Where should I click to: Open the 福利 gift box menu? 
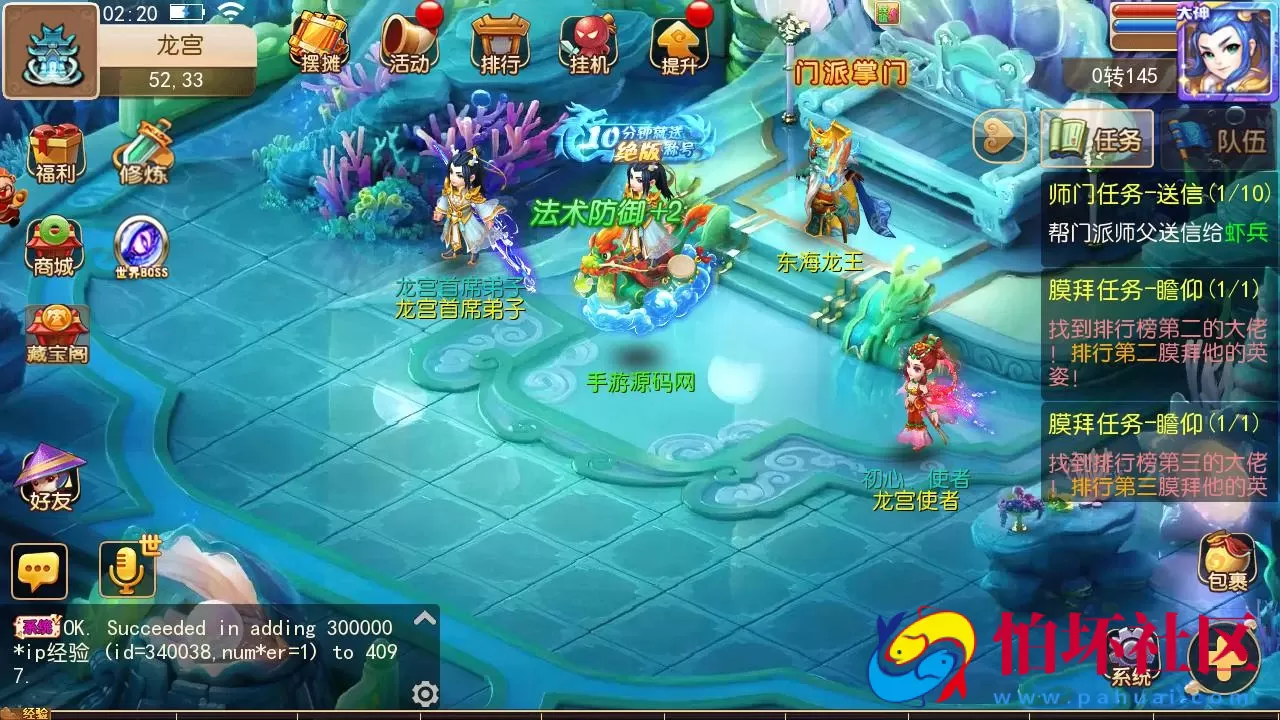click(x=56, y=155)
